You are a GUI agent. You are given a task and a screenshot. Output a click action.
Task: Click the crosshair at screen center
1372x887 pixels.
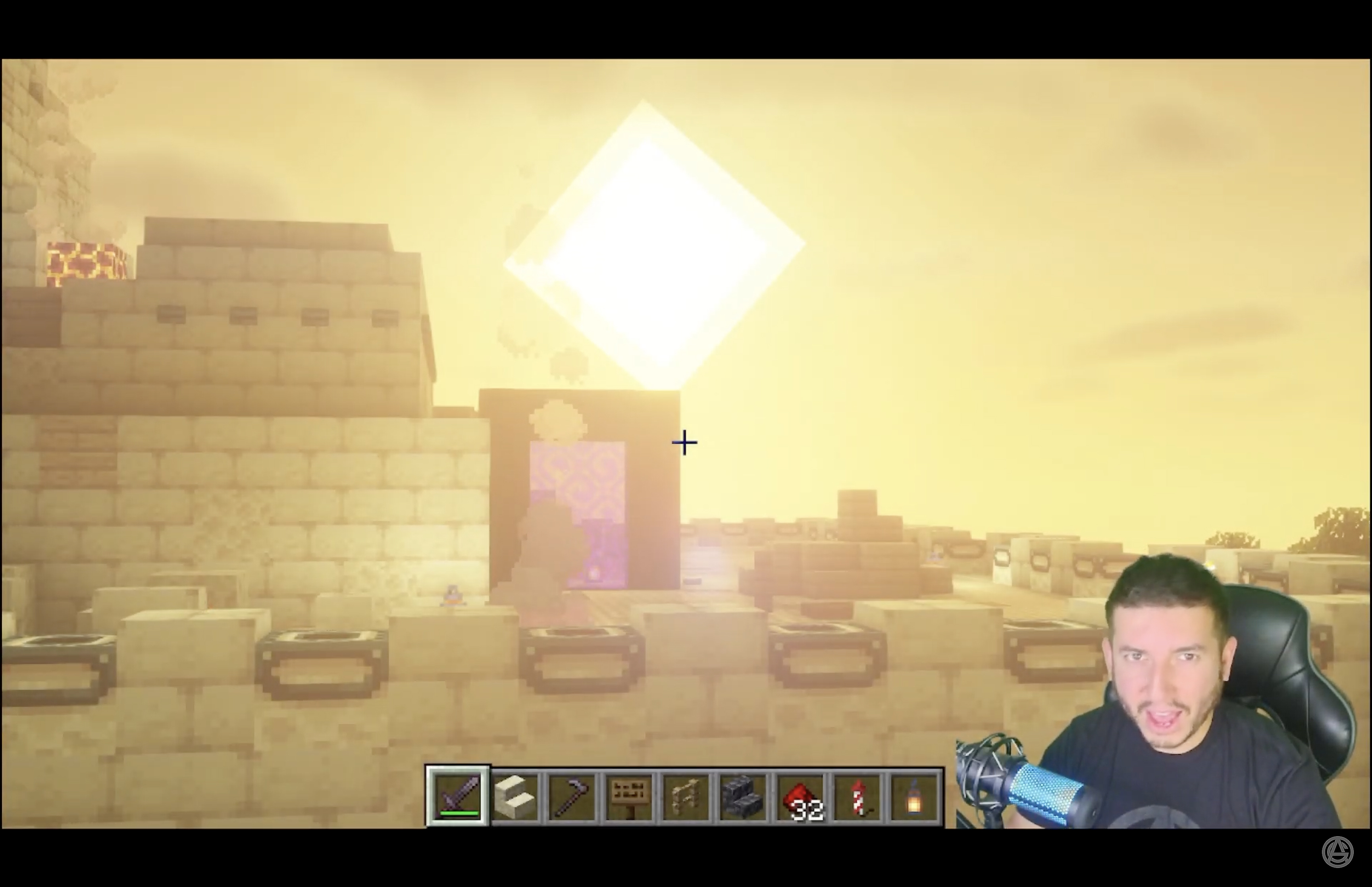(x=684, y=442)
